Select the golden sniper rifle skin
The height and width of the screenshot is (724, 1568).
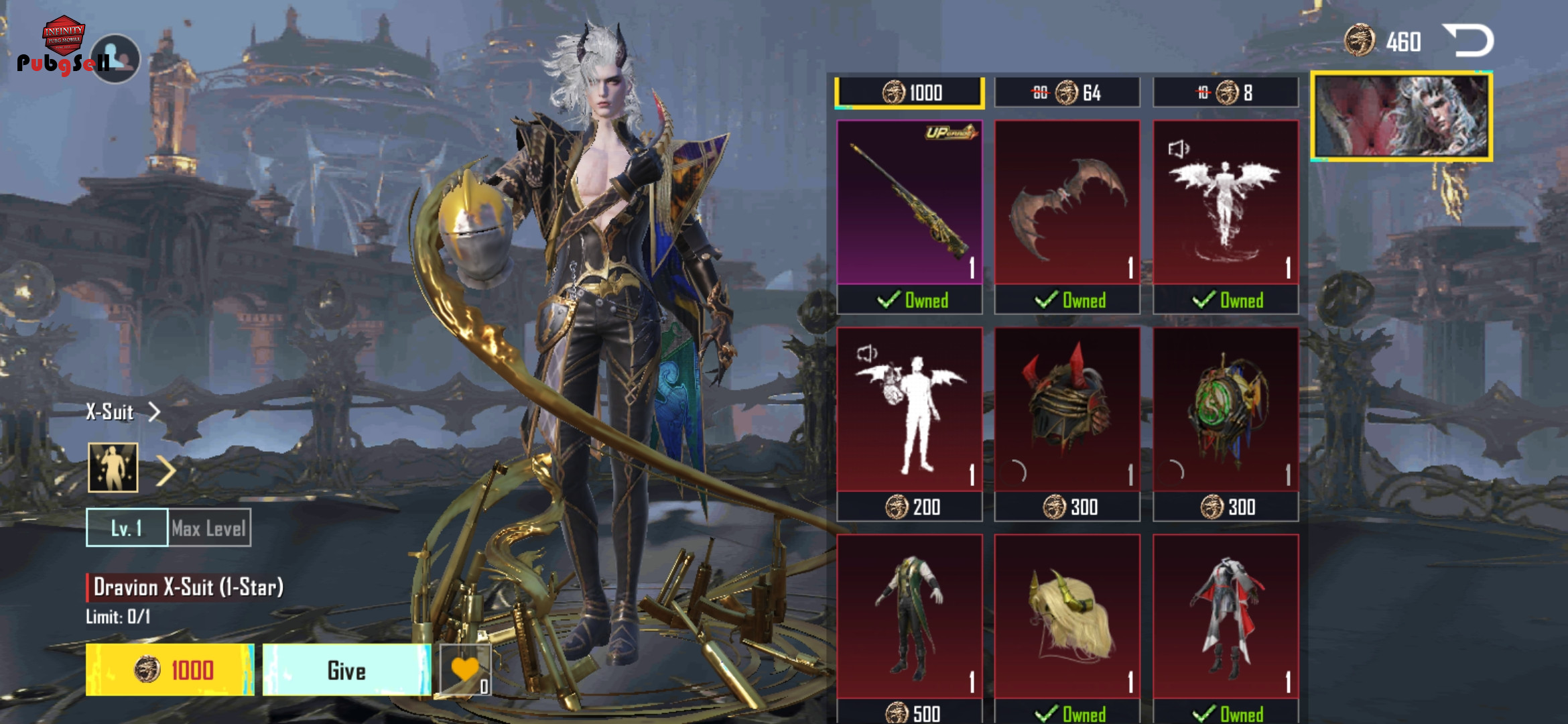coord(909,202)
